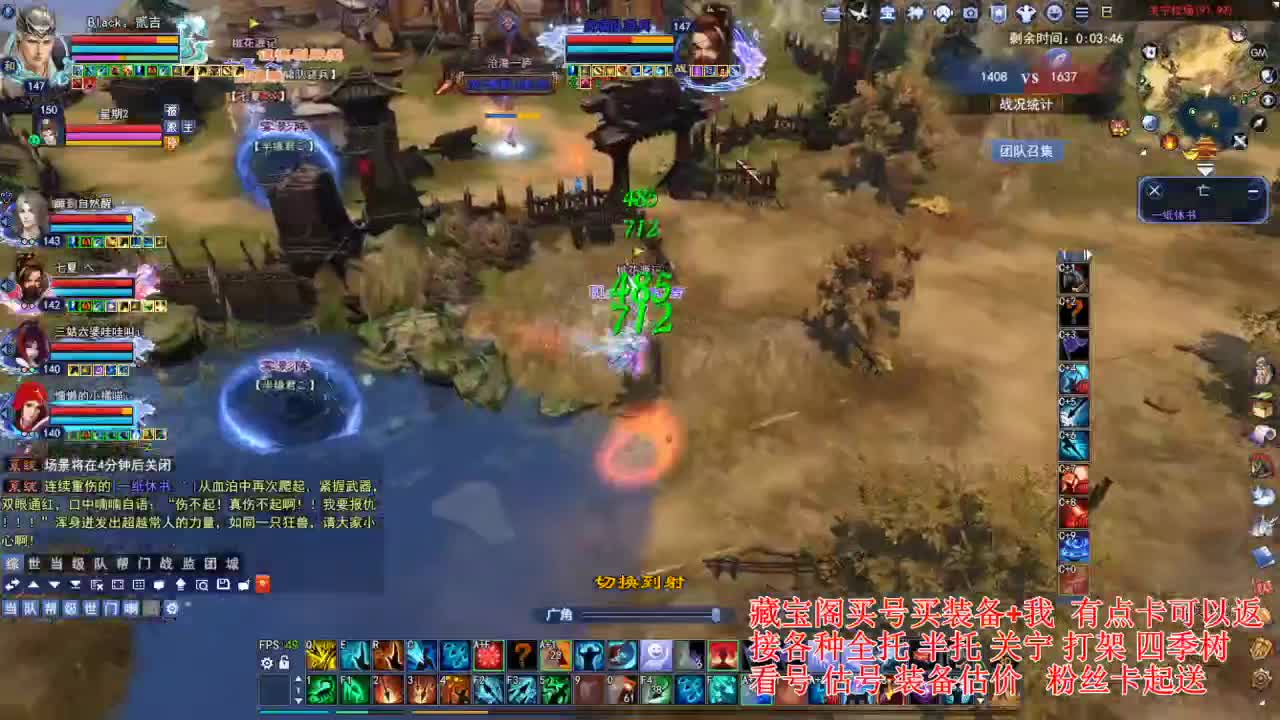
Task: Open the emoji/smiley icon in the top icon row
Action: 1054,14
